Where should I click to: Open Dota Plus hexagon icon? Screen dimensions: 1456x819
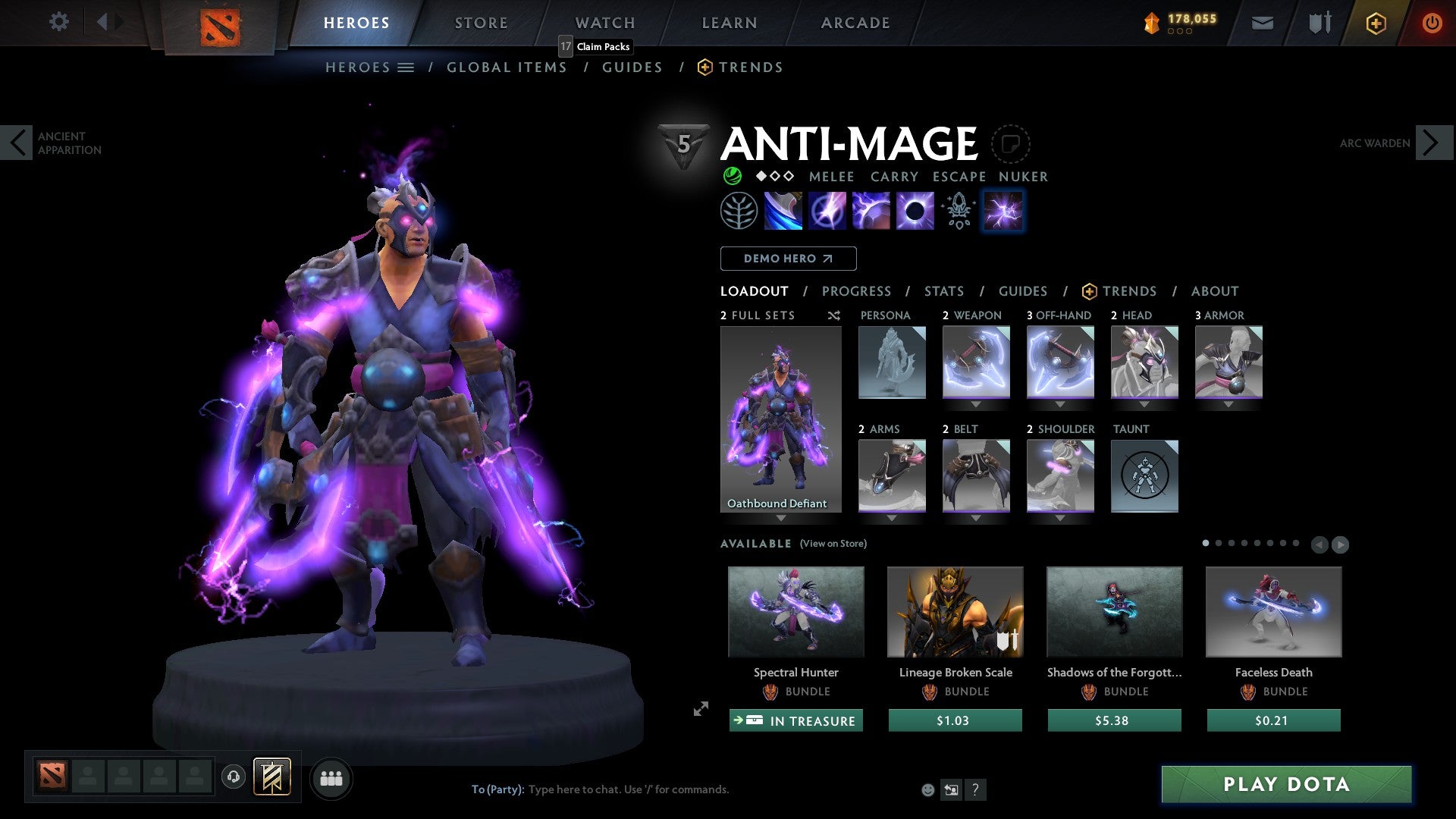(x=1375, y=23)
